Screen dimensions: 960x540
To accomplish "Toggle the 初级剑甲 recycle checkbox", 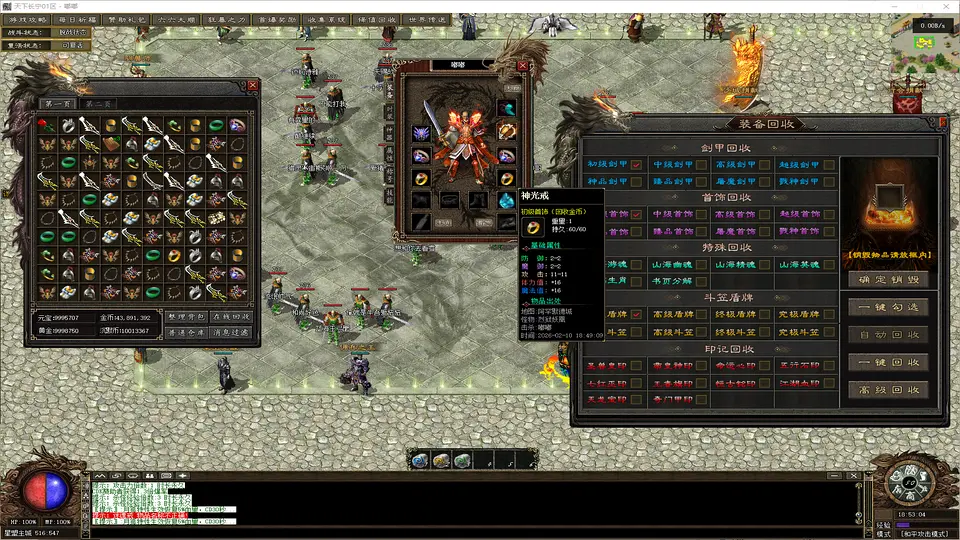I will [x=636, y=165].
